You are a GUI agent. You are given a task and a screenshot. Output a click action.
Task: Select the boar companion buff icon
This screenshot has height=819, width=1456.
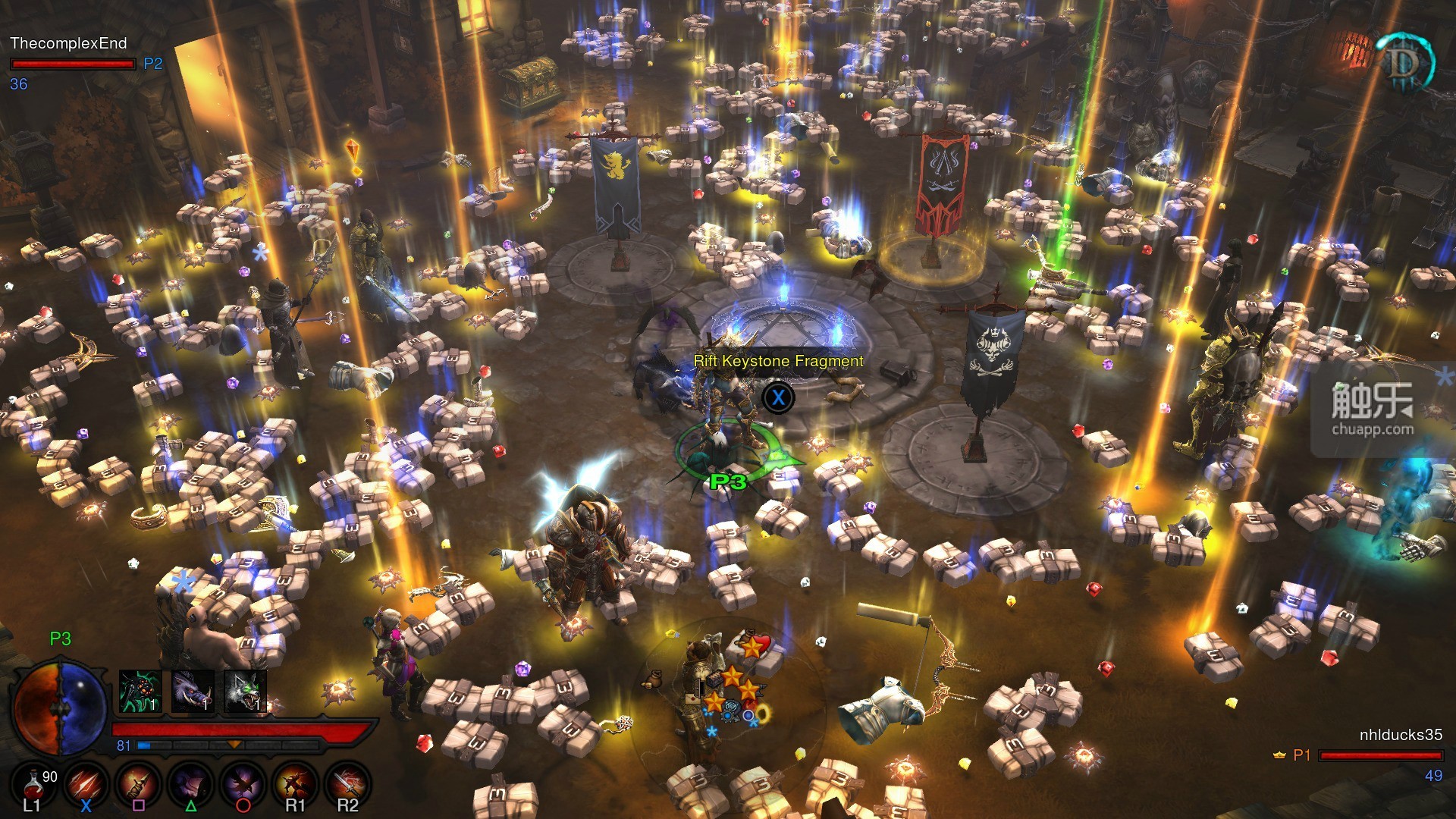(193, 692)
